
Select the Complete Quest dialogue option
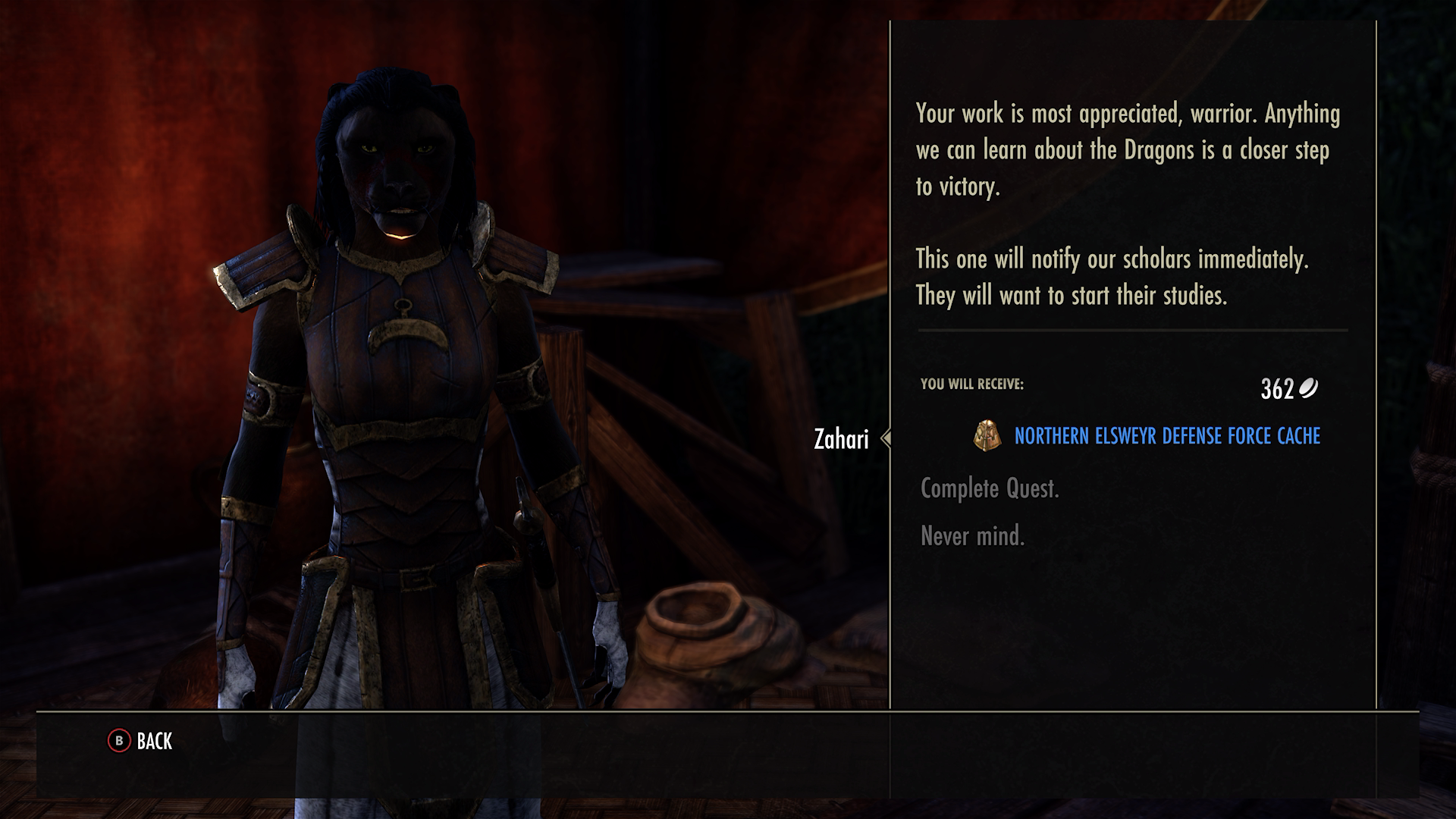point(991,488)
